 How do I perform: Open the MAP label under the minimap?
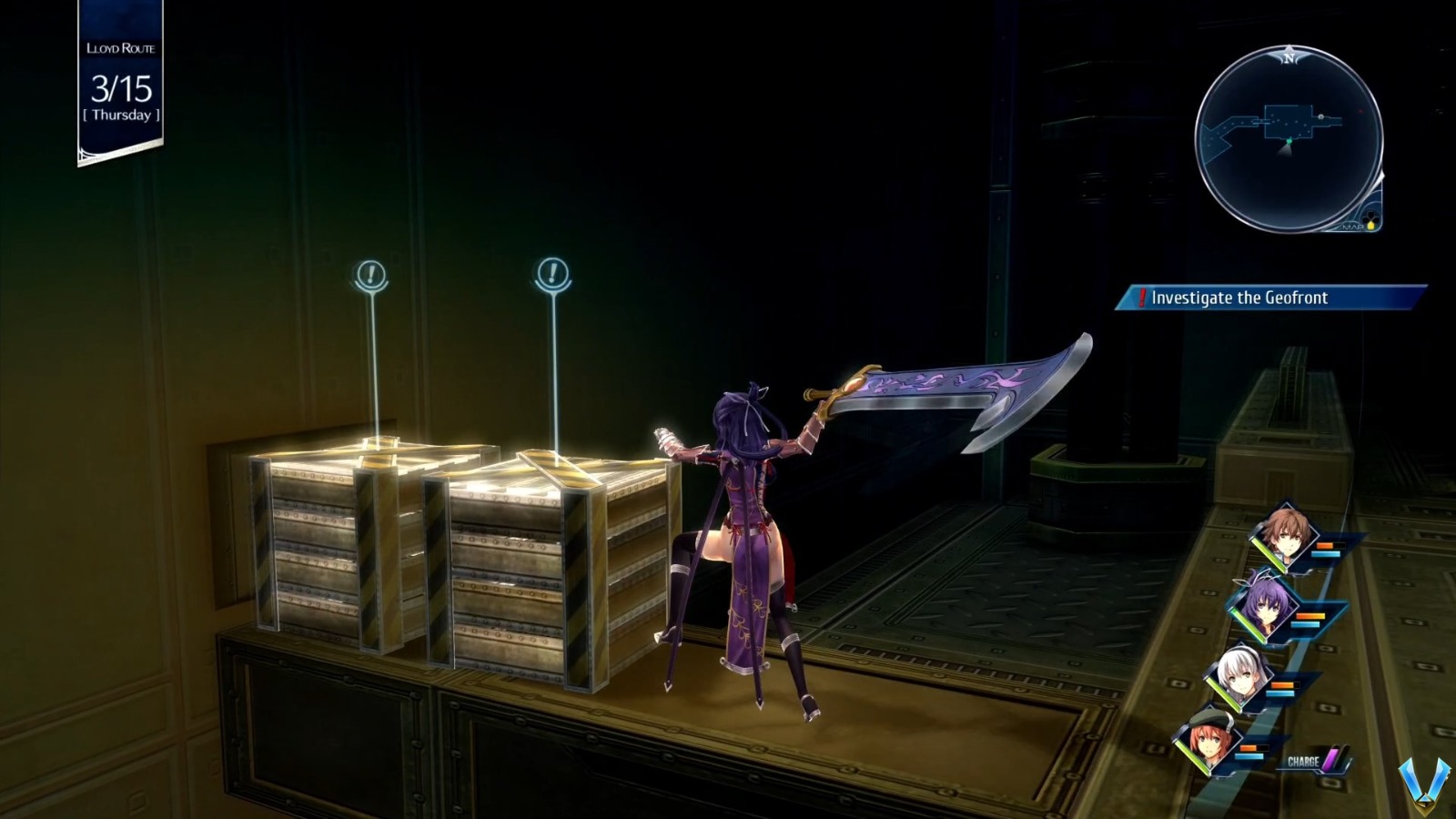tap(1351, 227)
